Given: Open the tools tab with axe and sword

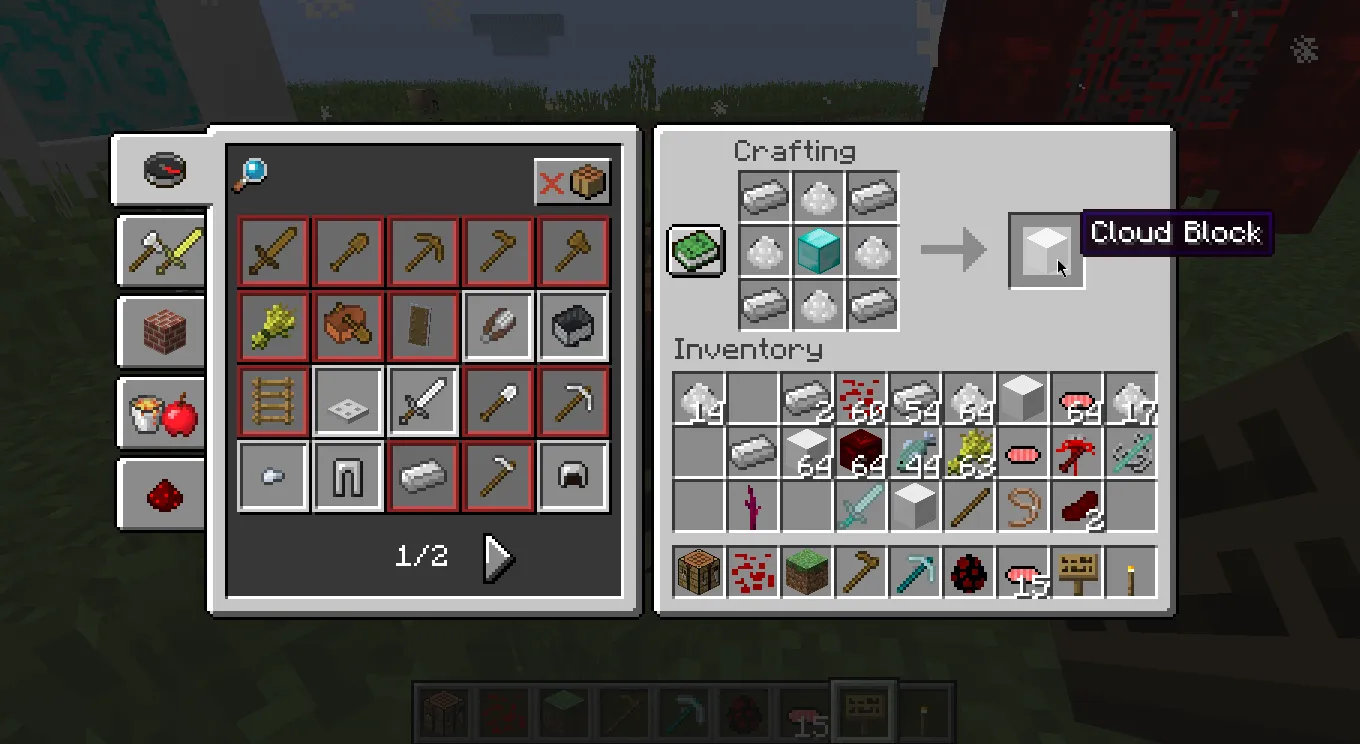Looking at the screenshot, I should [160, 250].
